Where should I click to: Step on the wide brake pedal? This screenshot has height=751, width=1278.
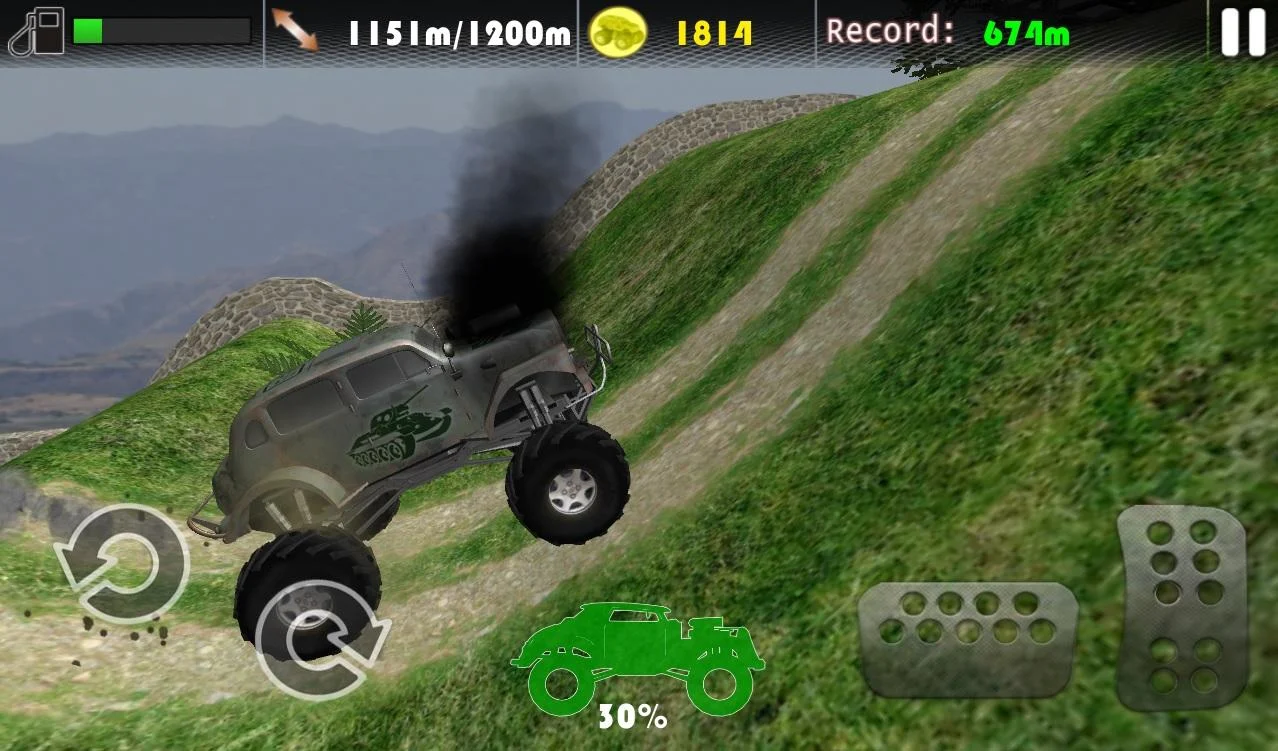pos(967,638)
